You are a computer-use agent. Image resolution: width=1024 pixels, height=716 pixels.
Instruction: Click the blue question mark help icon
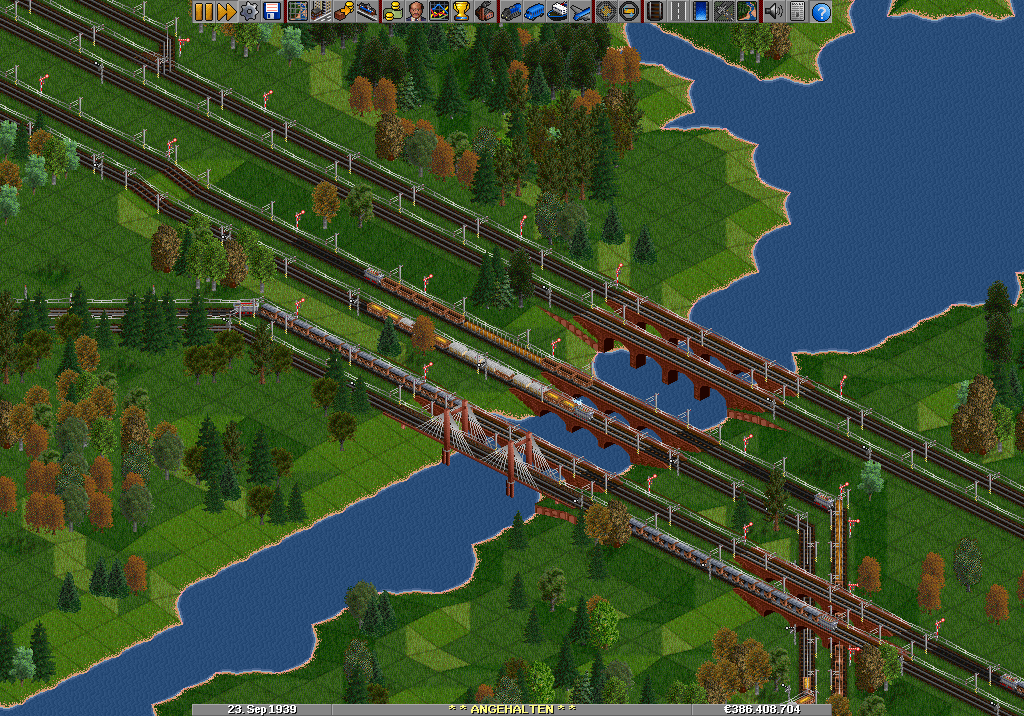[821, 12]
